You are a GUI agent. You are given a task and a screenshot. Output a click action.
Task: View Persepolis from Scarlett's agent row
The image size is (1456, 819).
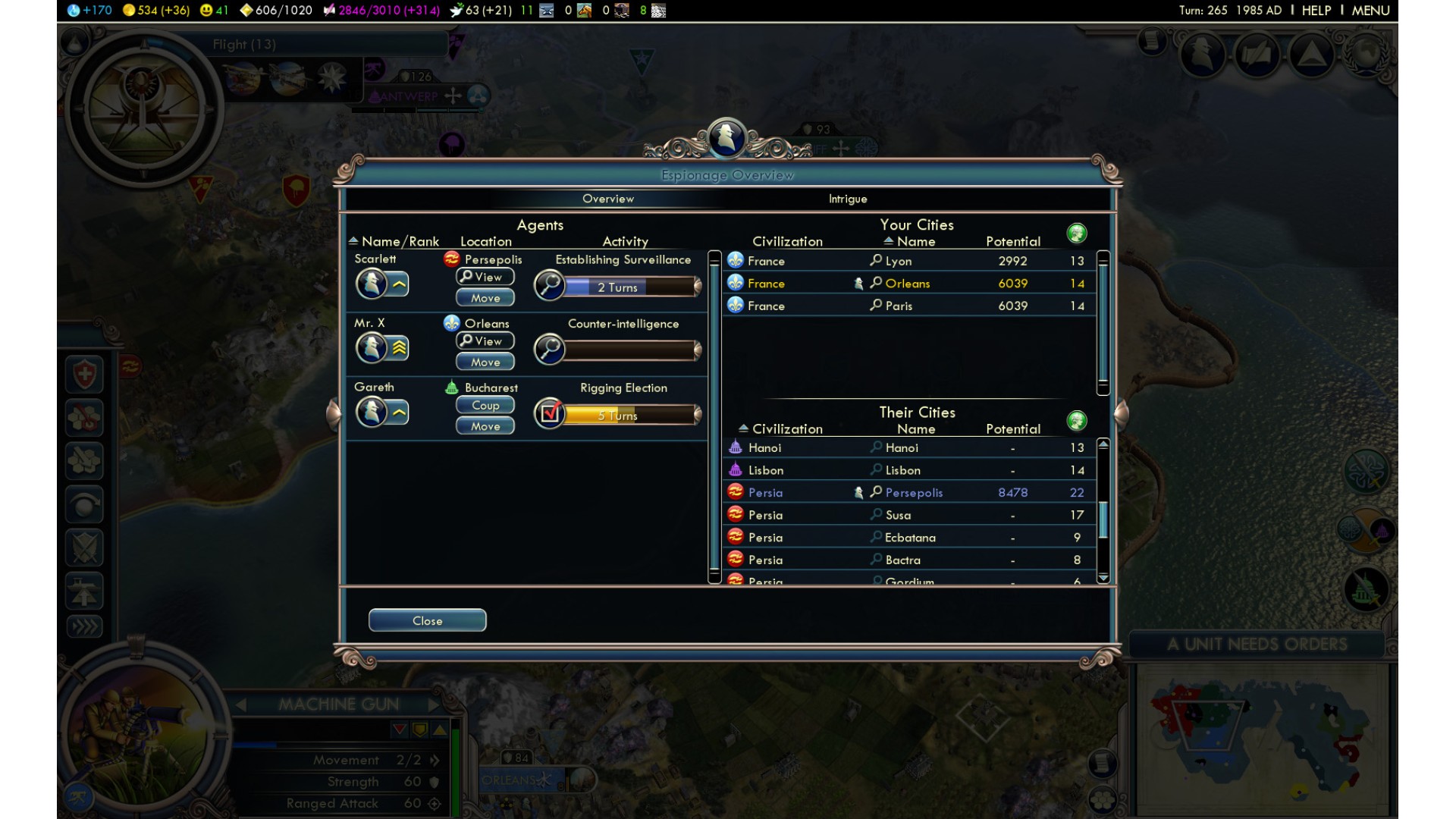point(485,278)
